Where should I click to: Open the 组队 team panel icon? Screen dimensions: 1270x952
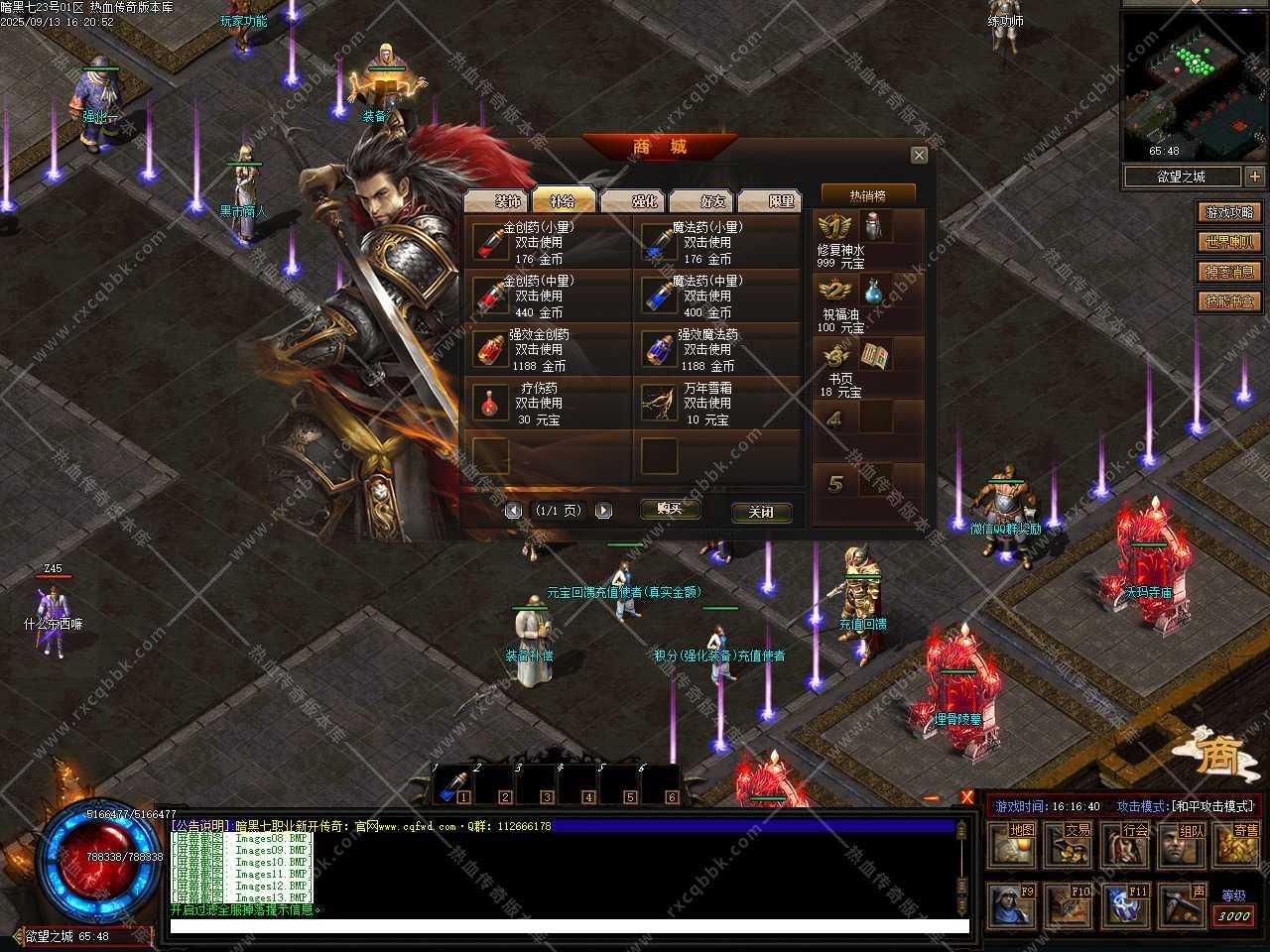coord(1183,845)
